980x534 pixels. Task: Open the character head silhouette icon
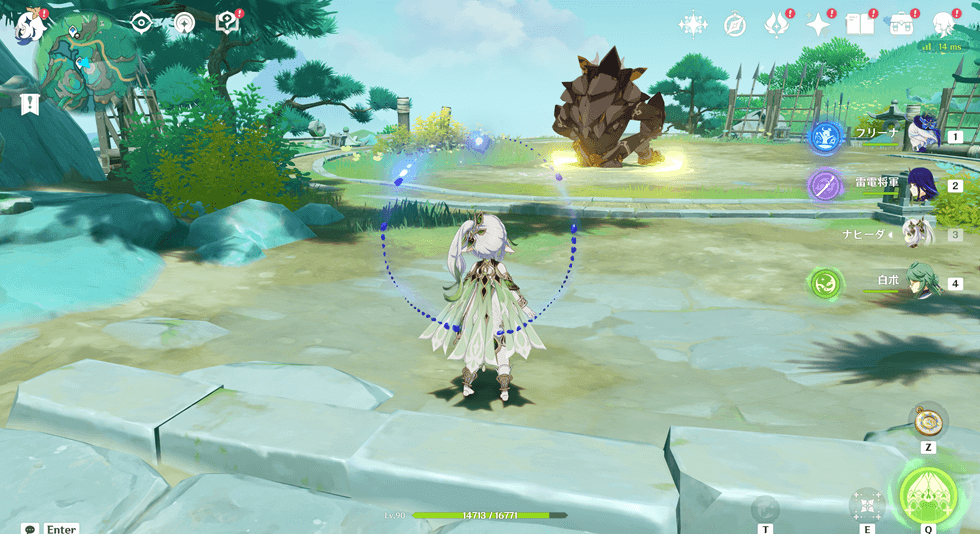click(944, 25)
